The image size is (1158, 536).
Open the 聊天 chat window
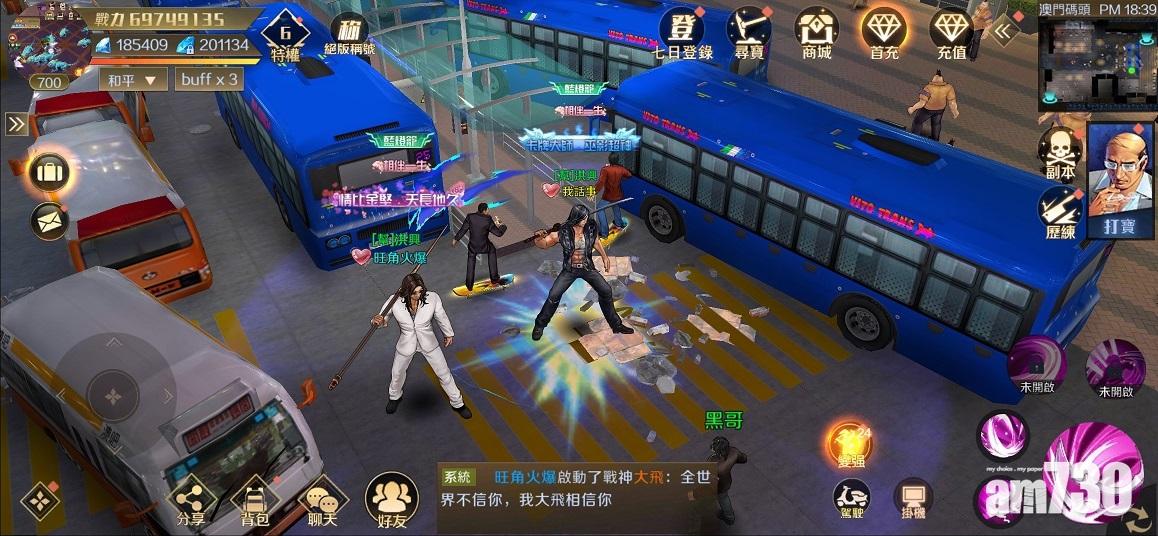[322, 500]
